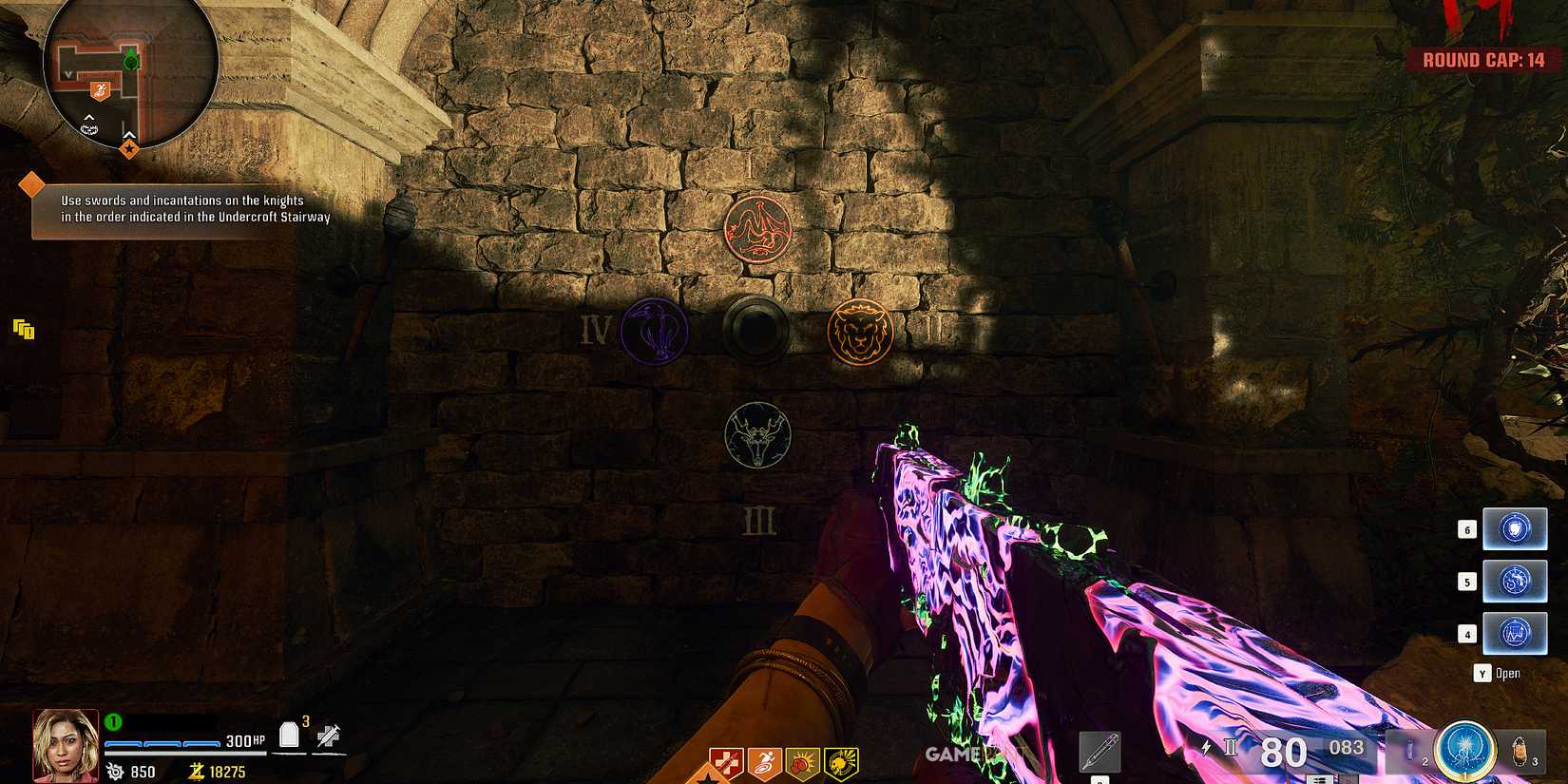Select the Jugger-Nog perk icon
This screenshot has width=1568, height=784.
coord(725,762)
